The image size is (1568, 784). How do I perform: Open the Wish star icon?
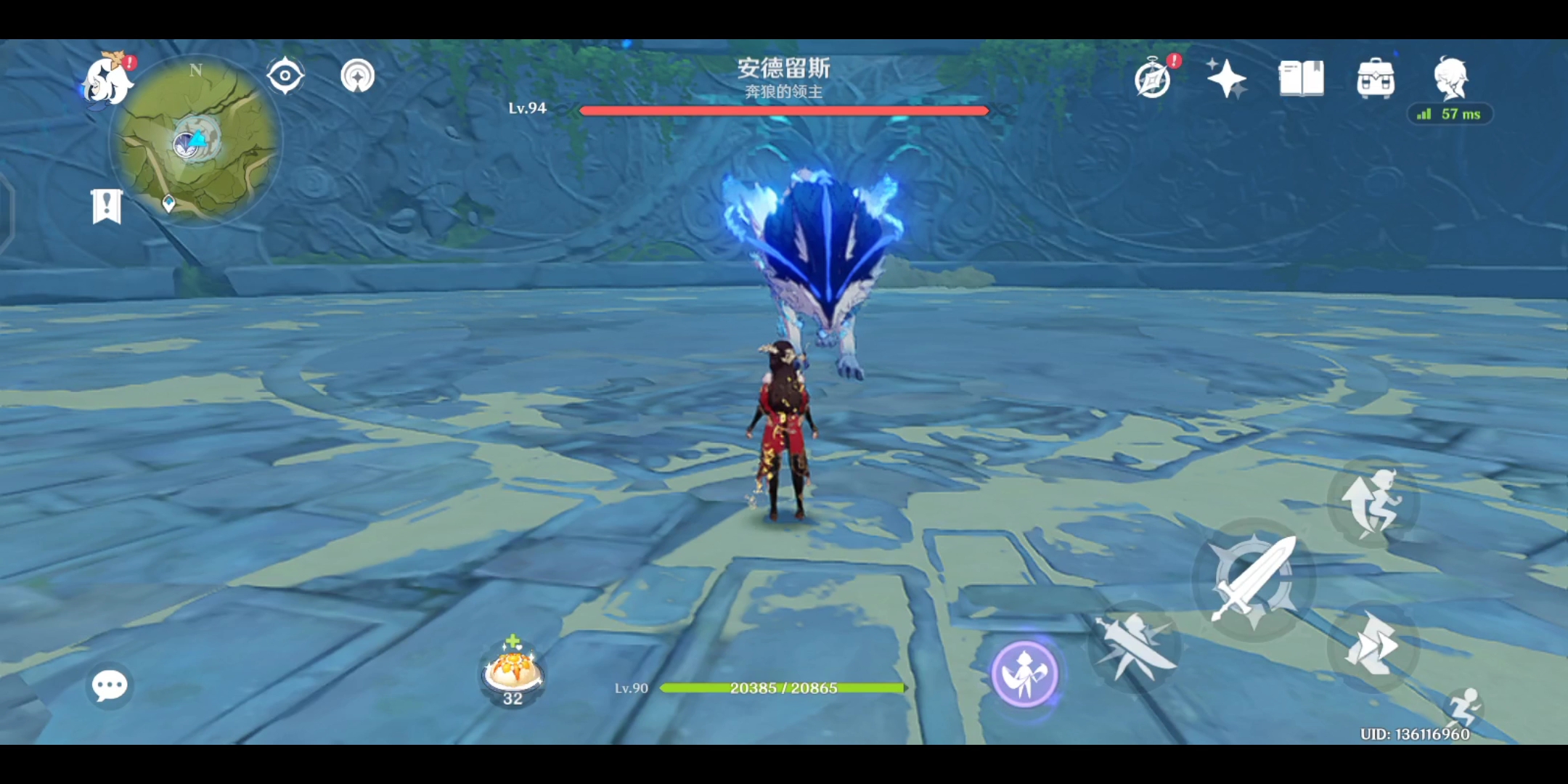pyautogui.click(x=1226, y=78)
